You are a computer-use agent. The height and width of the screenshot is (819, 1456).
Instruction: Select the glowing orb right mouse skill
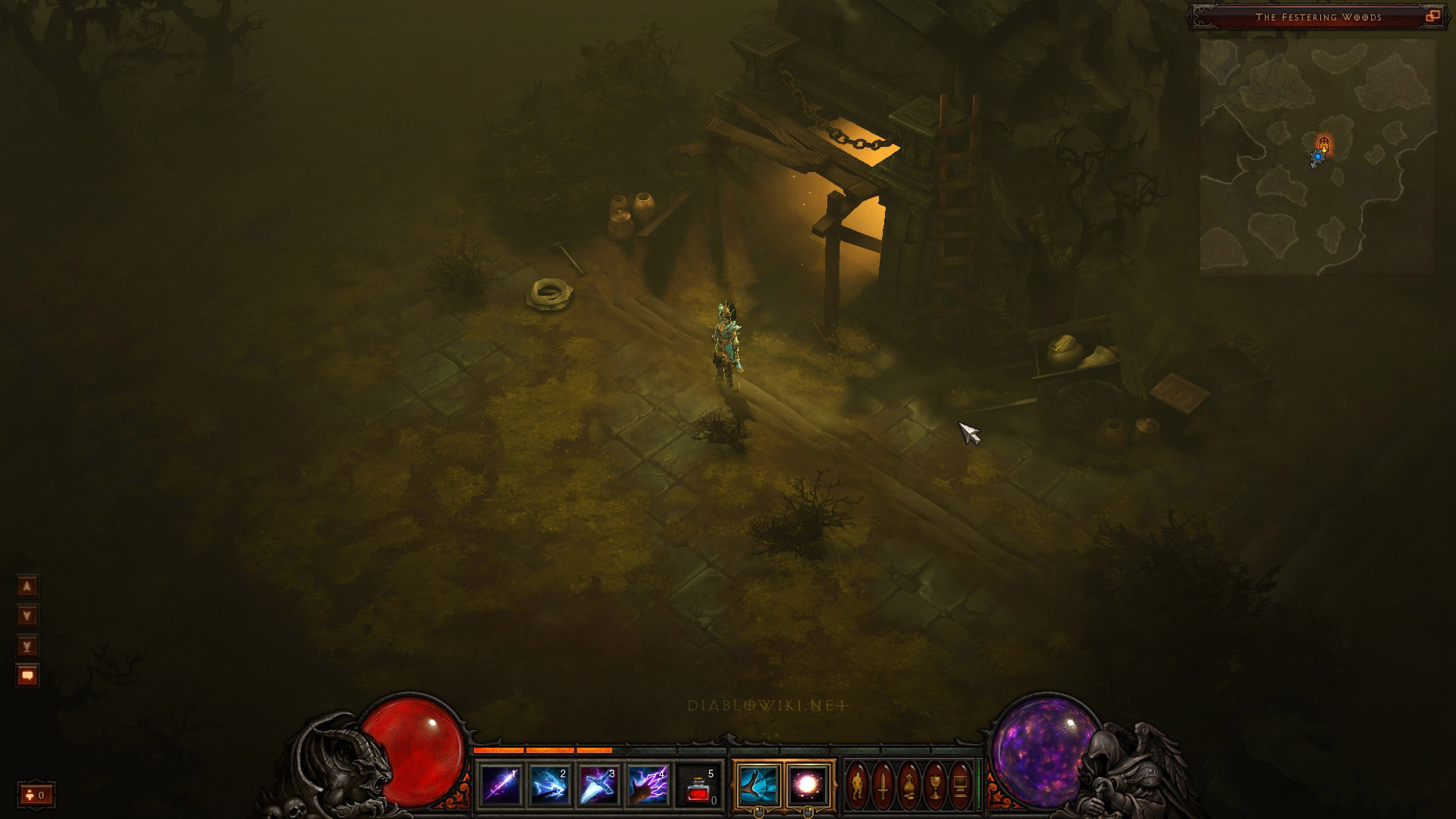808,786
